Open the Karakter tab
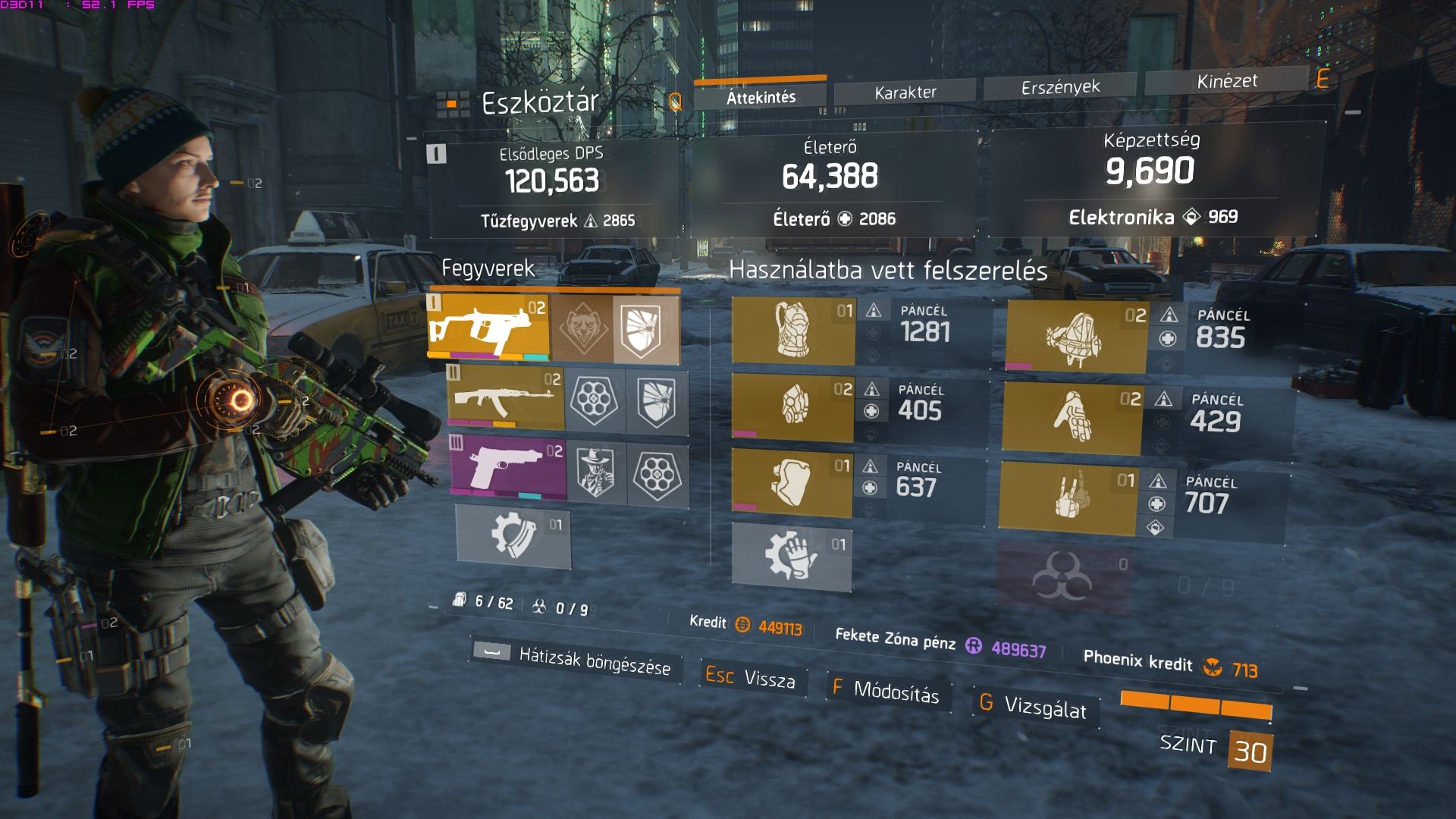The image size is (1456, 819). pos(905,93)
